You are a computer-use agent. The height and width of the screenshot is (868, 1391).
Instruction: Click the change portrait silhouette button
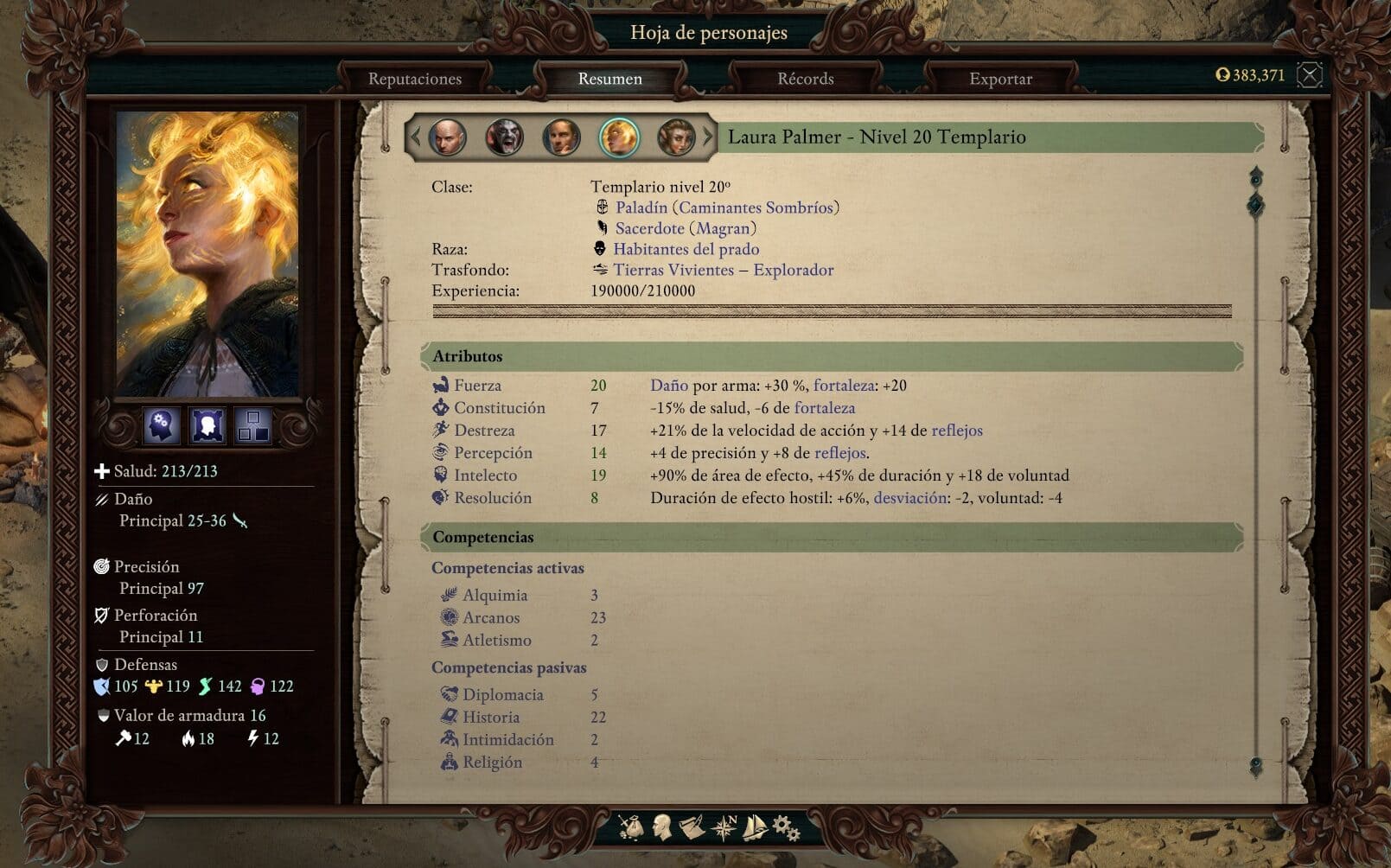coord(207,425)
